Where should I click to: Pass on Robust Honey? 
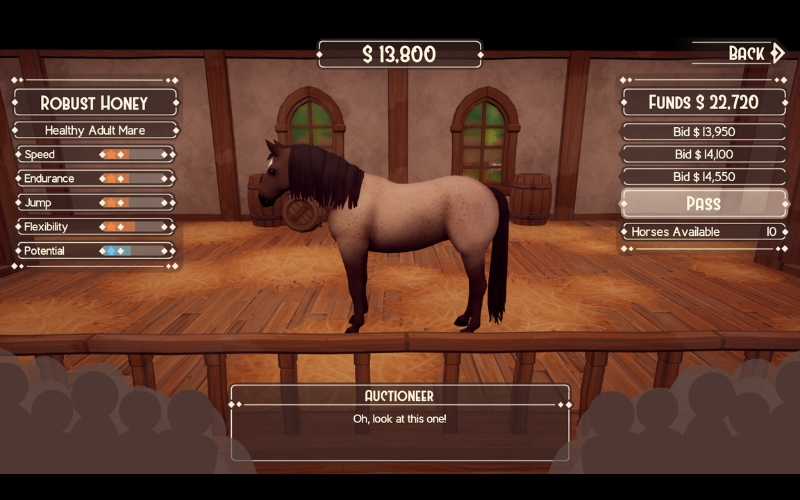click(704, 204)
